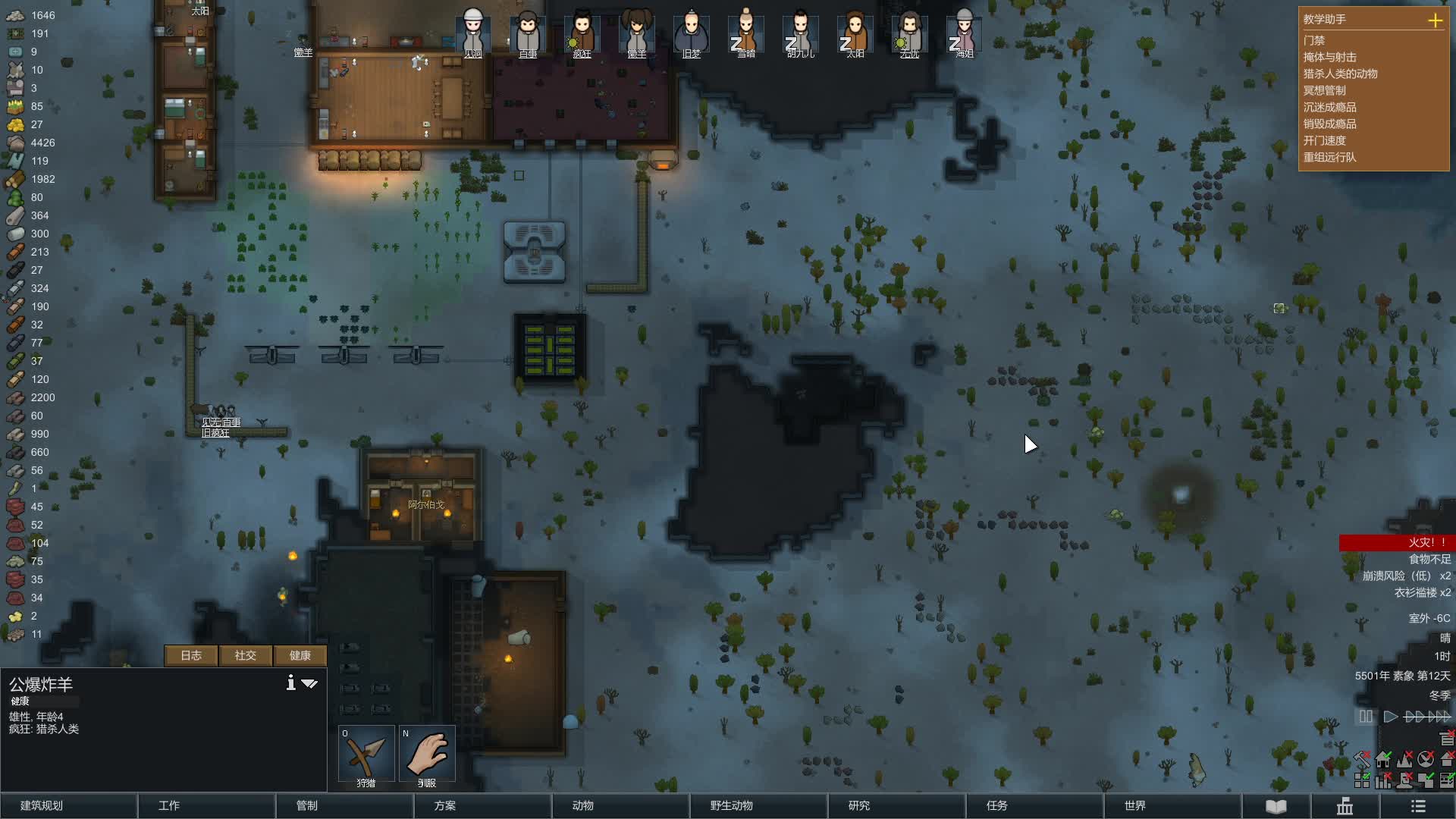Switch to the 日志 log tab
The image size is (1456, 819).
(x=191, y=655)
